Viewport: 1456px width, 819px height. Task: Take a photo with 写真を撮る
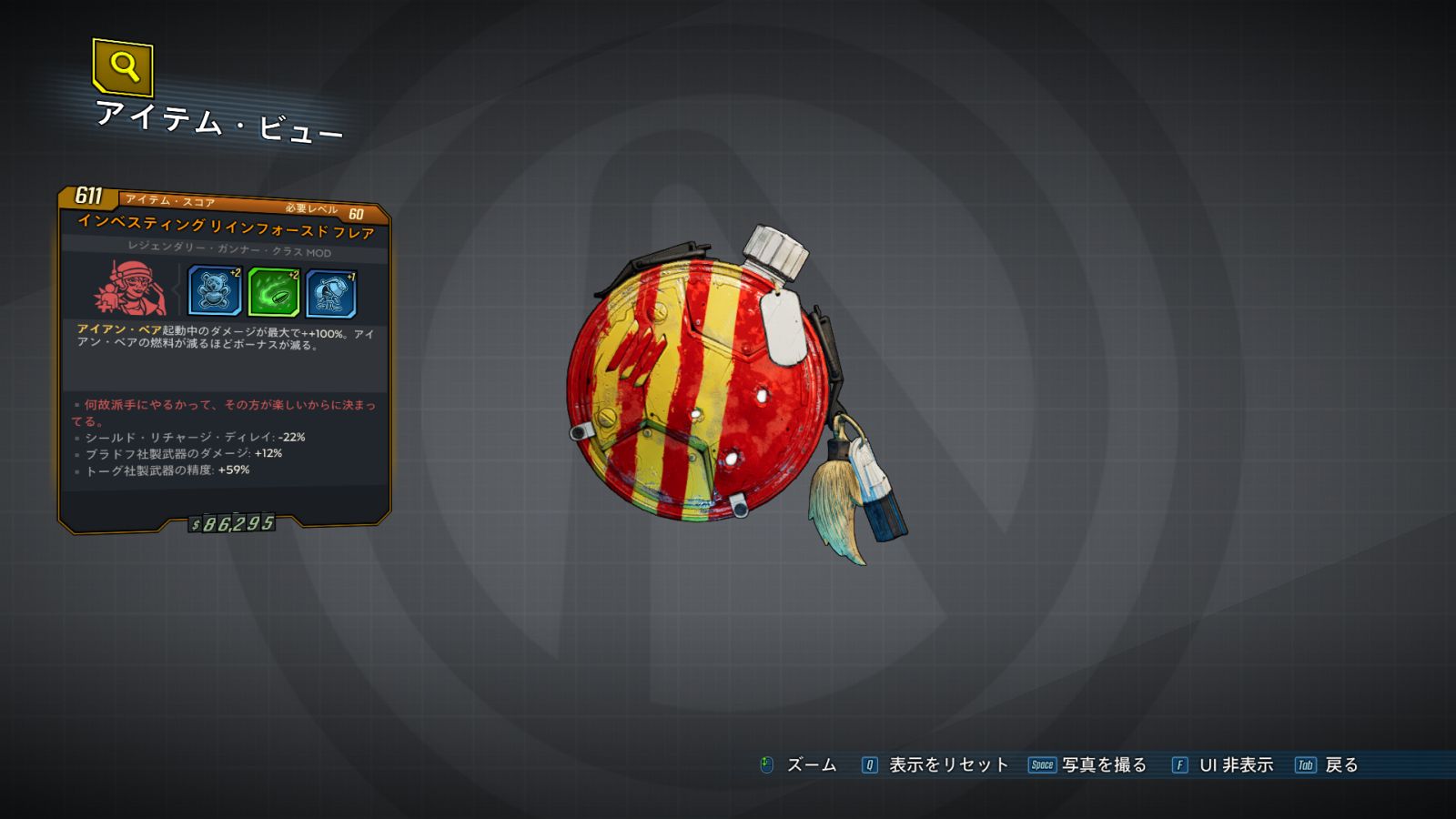[1103, 765]
